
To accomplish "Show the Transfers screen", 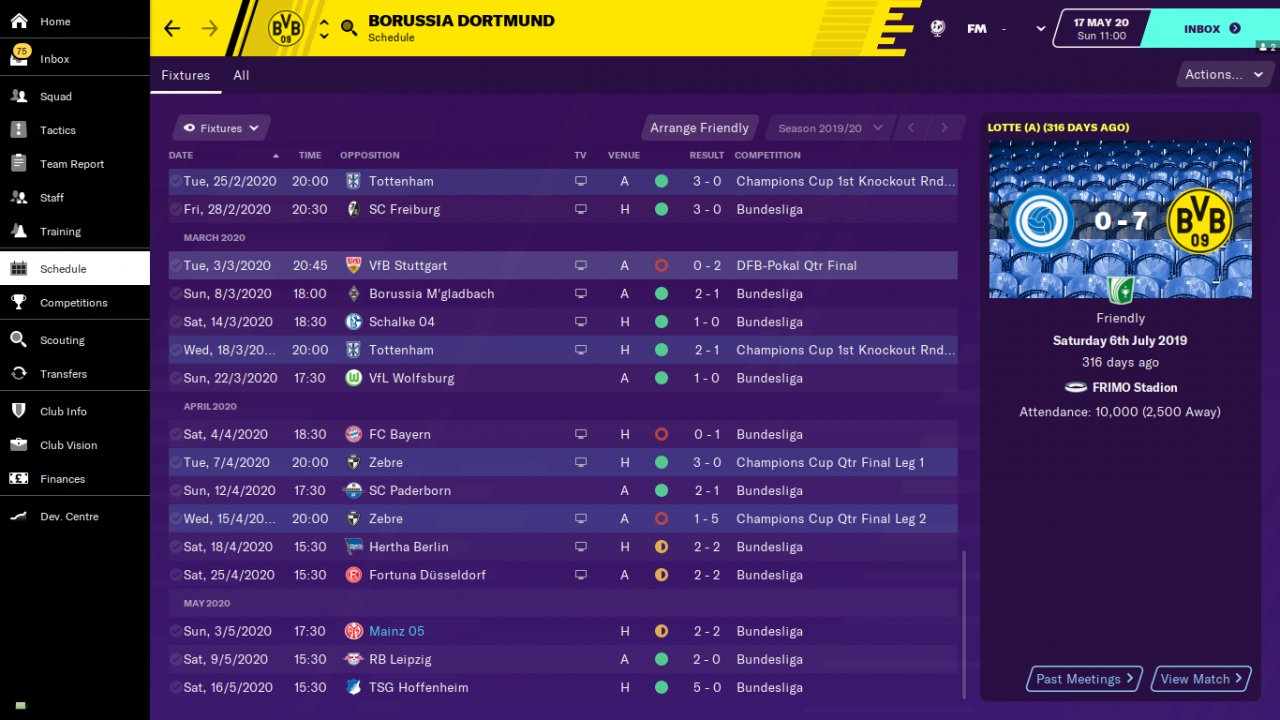I will tap(63, 374).
